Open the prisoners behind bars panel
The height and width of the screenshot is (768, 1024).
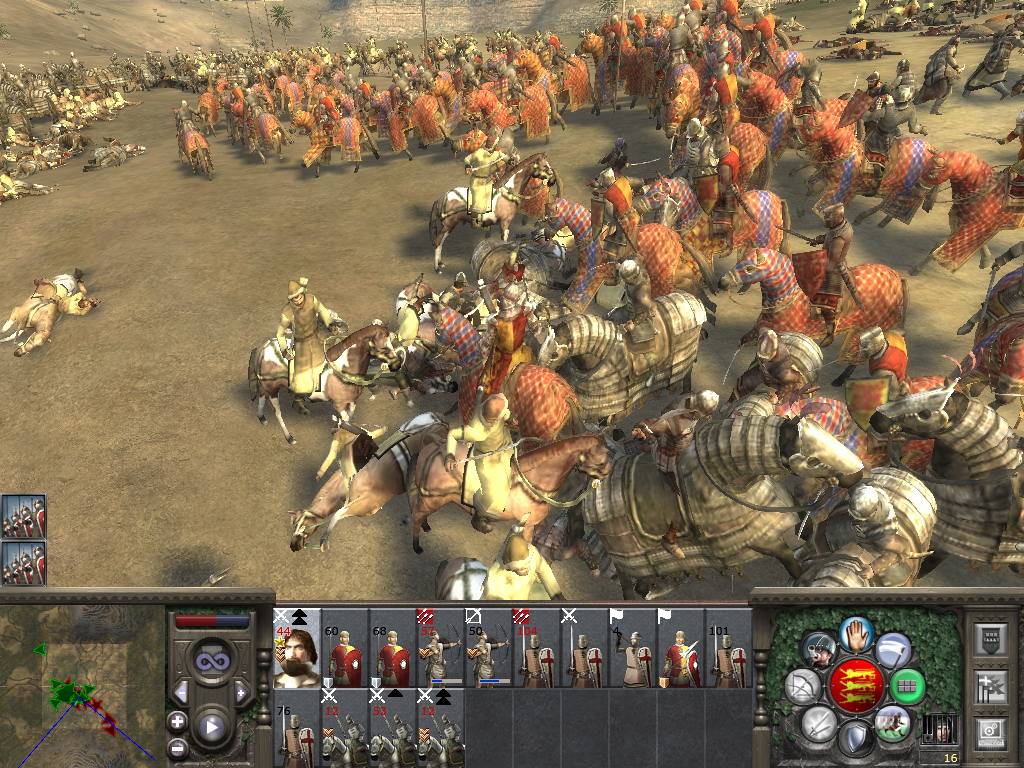point(938,729)
